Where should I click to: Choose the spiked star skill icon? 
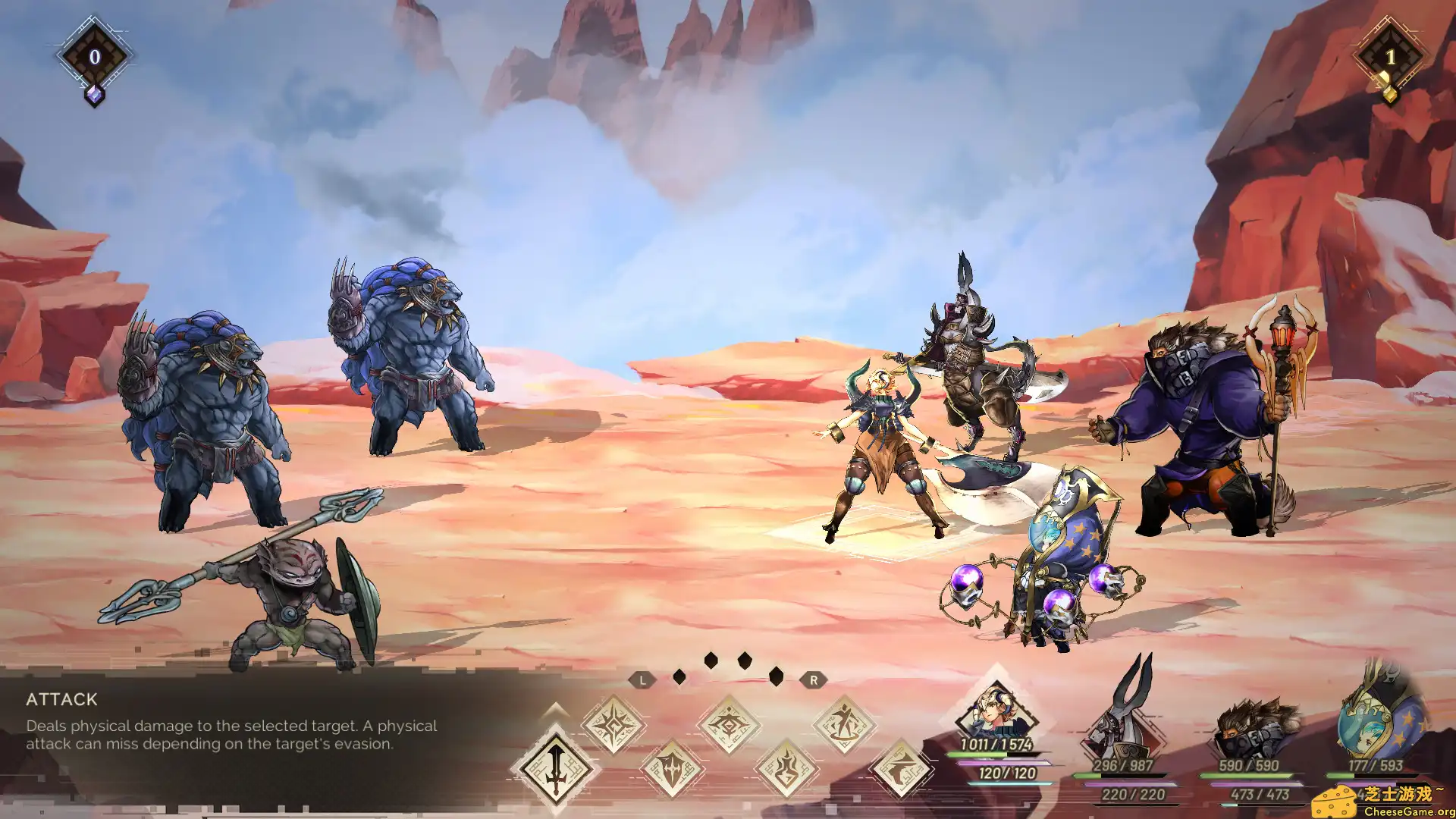click(613, 726)
